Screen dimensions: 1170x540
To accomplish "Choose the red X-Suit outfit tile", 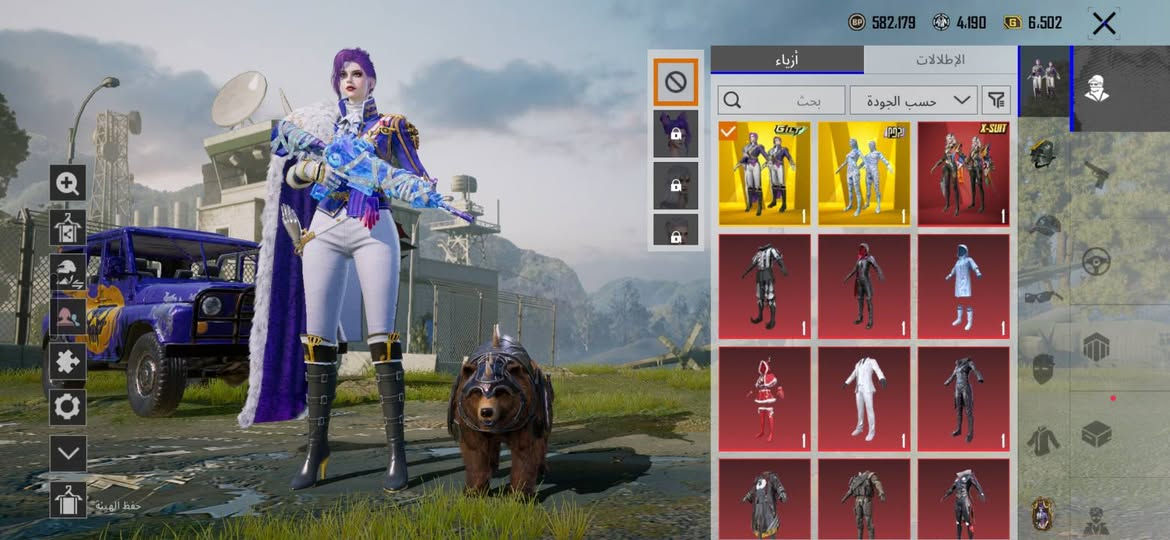I will (963, 174).
